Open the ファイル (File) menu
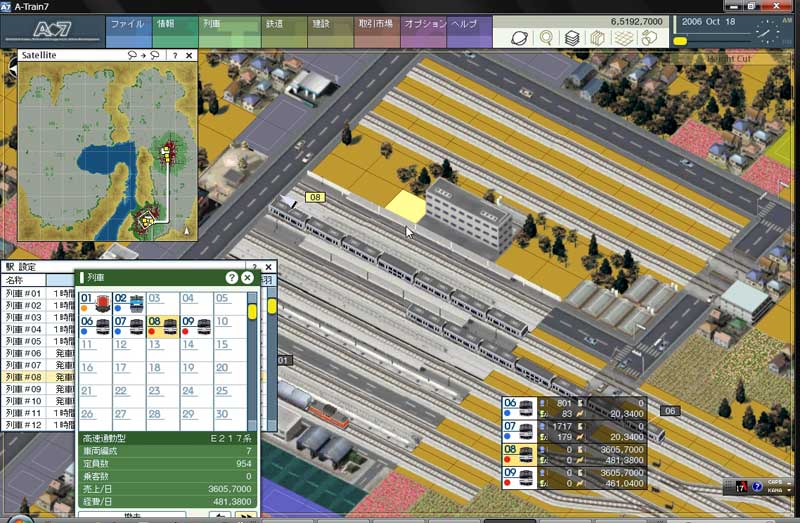This screenshot has height=523, width=800. pyautogui.click(x=125, y=23)
